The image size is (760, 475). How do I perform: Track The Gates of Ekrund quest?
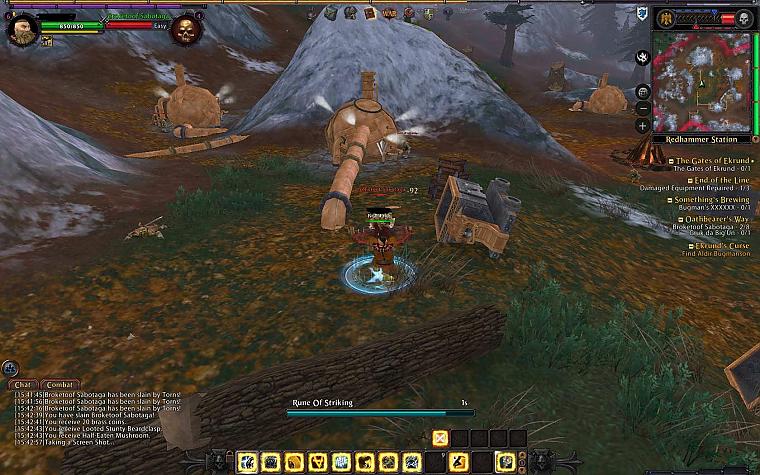713,160
